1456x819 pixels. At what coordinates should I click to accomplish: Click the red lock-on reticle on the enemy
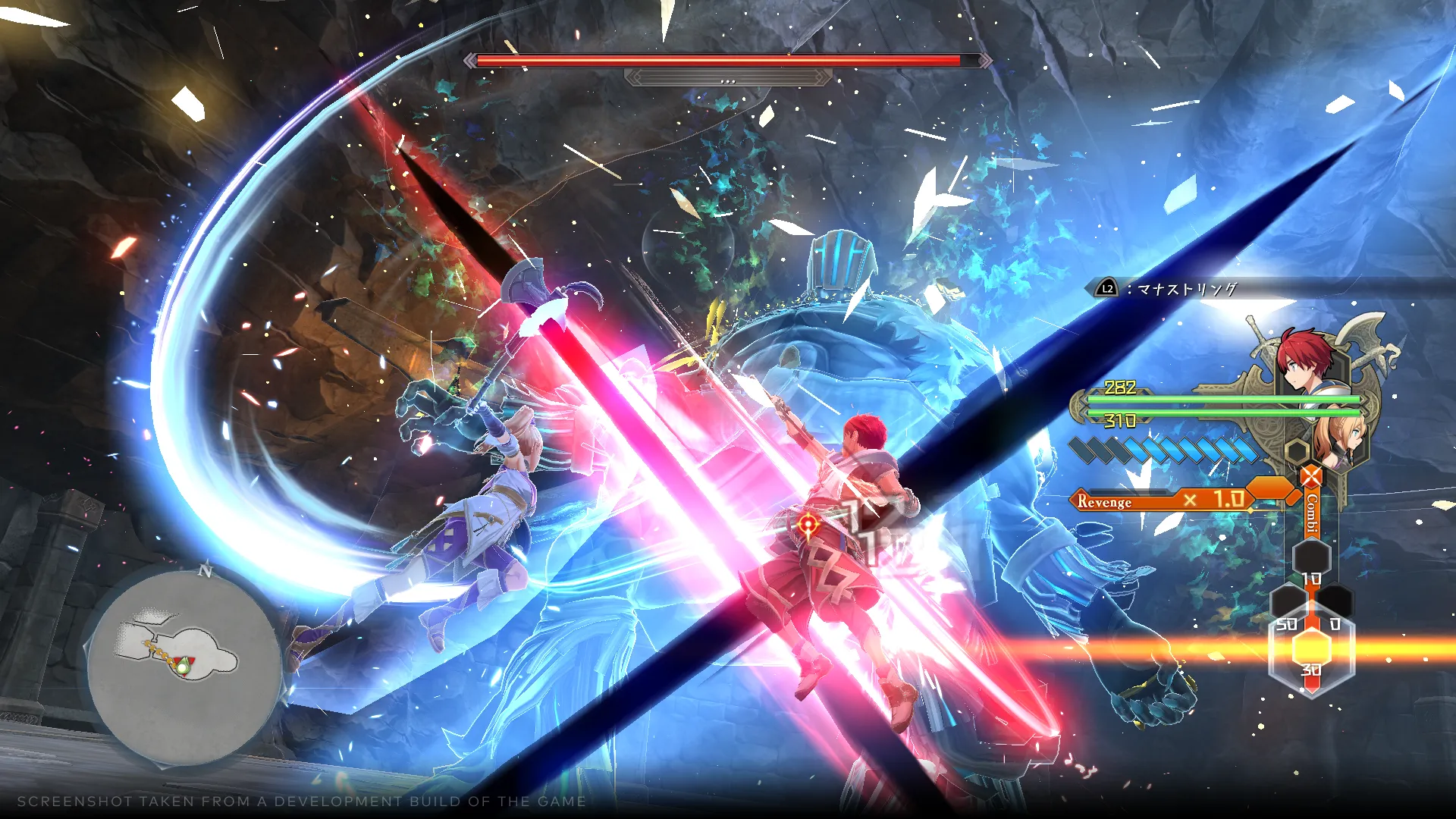pyautogui.click(x=808, y=523)
